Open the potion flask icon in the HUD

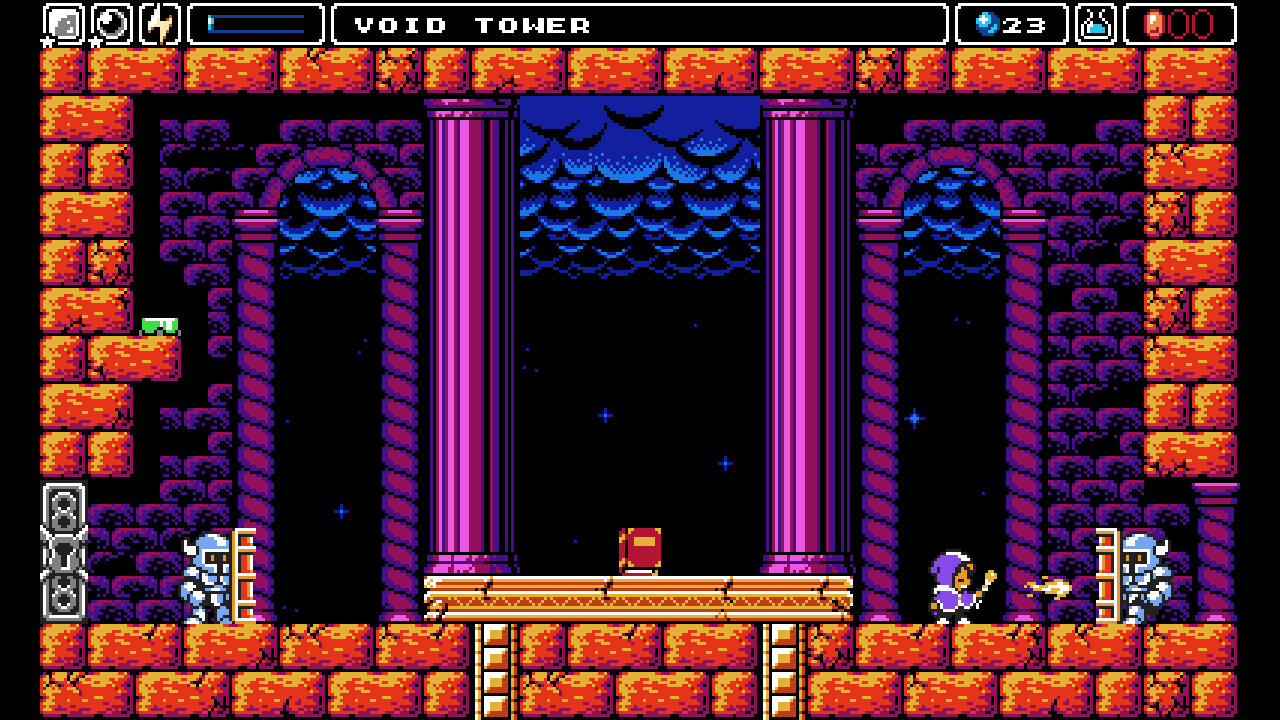point(1098,25)
